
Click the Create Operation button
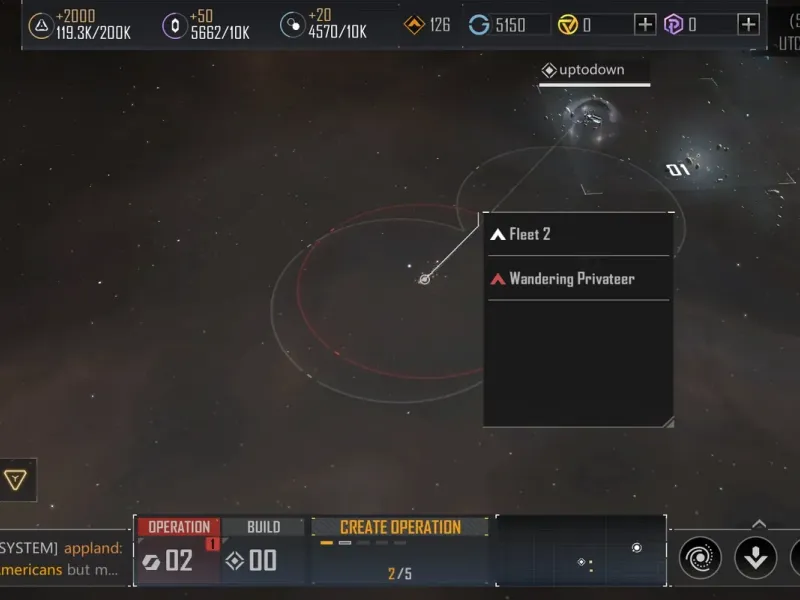pyautogui.click(x=400, y=527)
